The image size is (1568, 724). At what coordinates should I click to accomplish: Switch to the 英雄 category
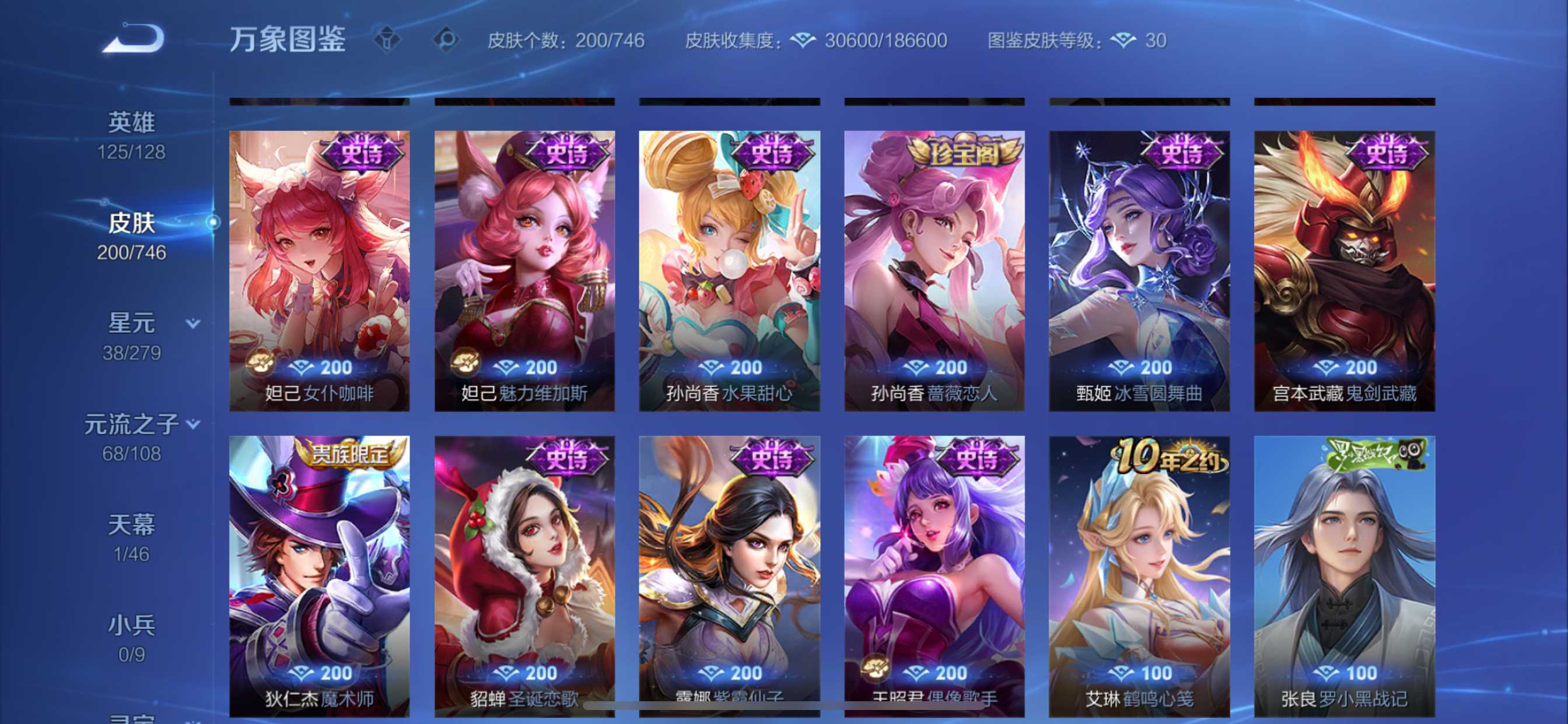point(130,122)
